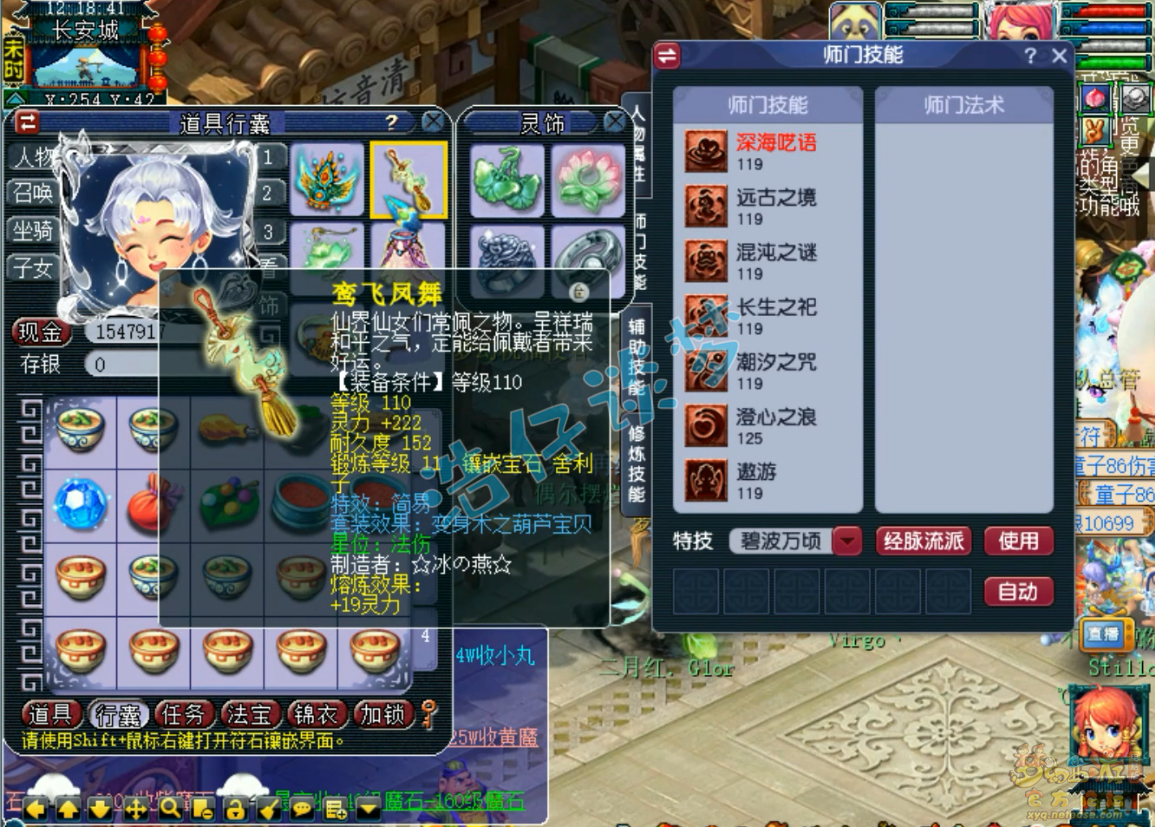Select the red pouch inventory item
This screenshot has height=827, width=1155.
coord(154,502)
